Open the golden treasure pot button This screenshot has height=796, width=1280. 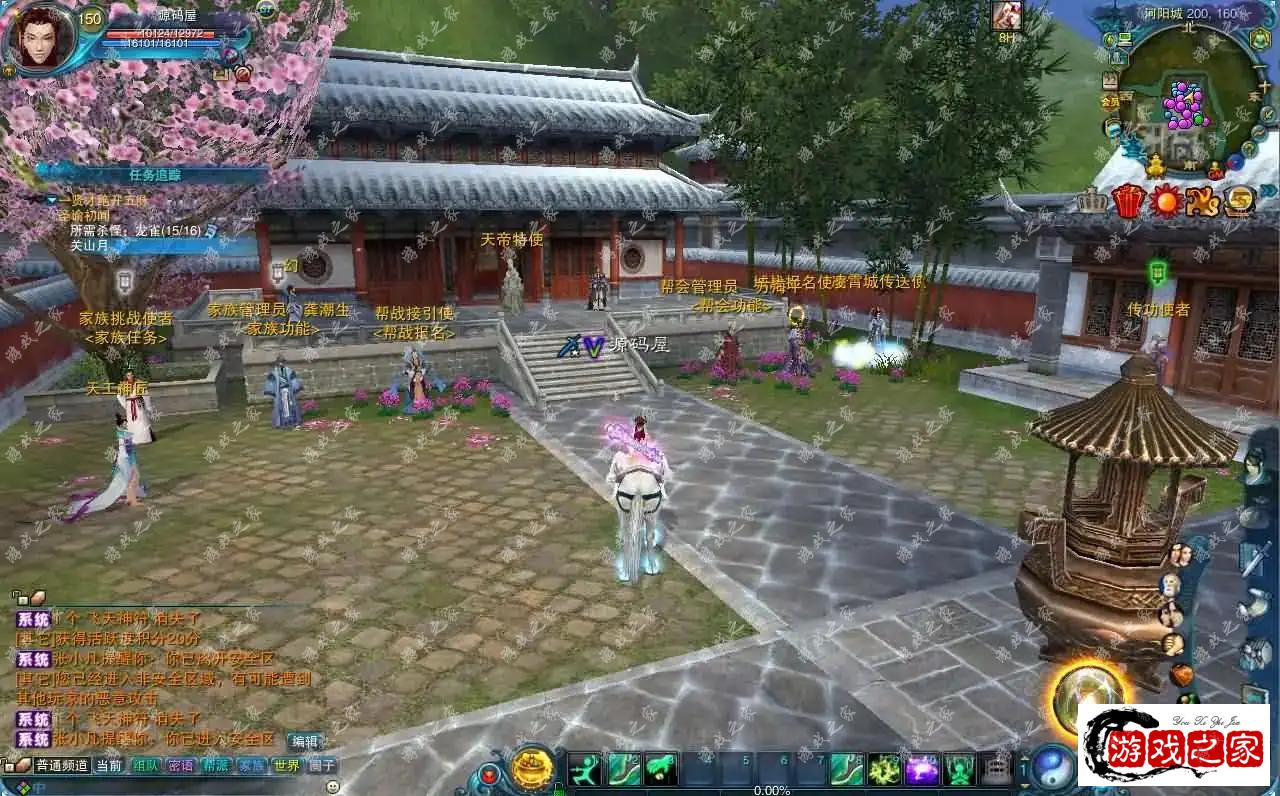click(533, 768)
